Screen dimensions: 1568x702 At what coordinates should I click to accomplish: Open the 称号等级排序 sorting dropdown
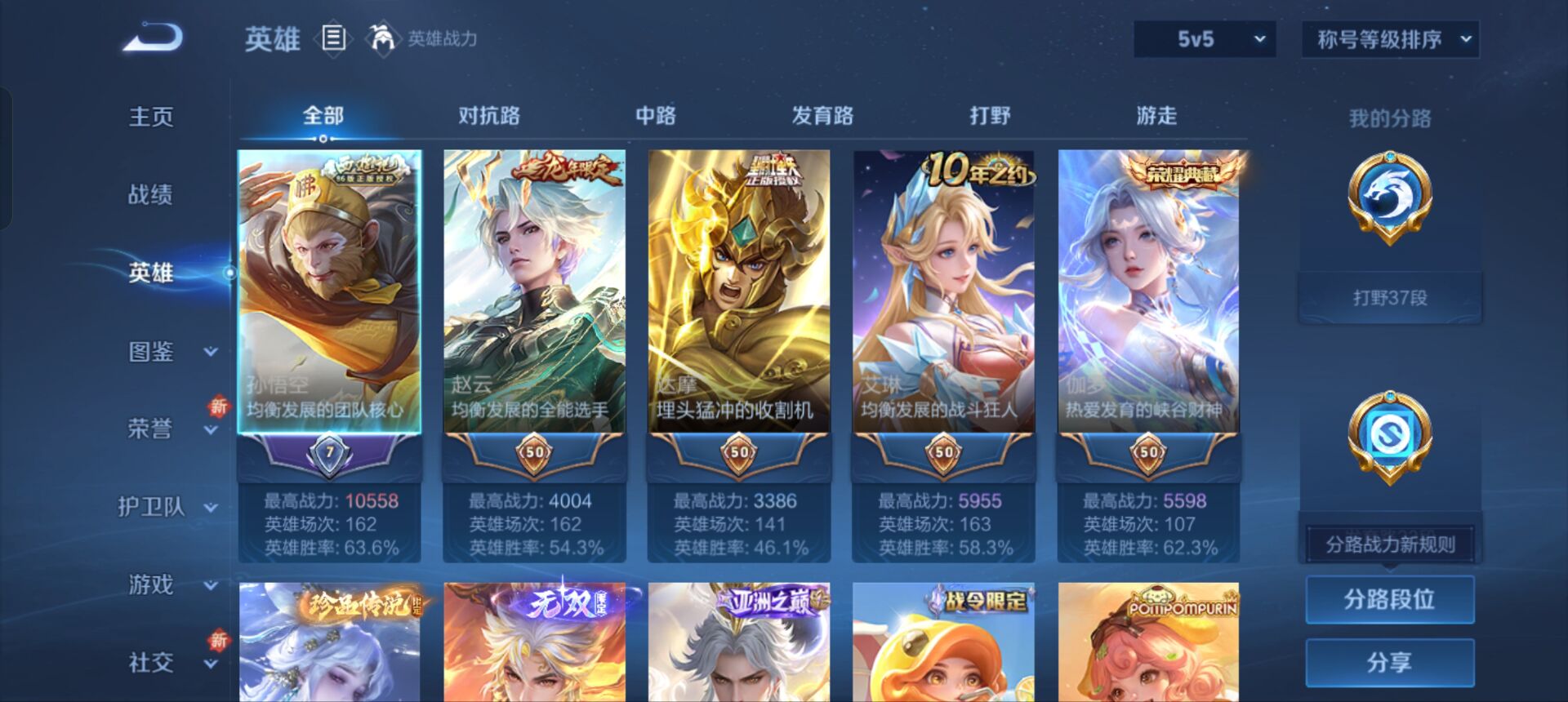[1388, 38]
